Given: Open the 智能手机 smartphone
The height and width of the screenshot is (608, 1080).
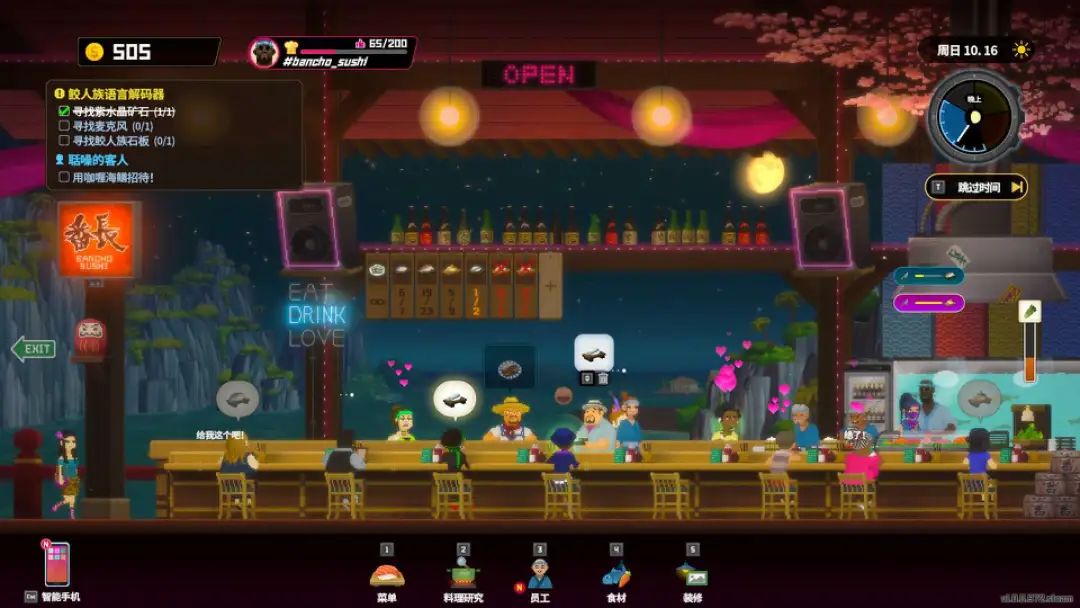Looking at the screenshot, I should click(x=57, y=565).
